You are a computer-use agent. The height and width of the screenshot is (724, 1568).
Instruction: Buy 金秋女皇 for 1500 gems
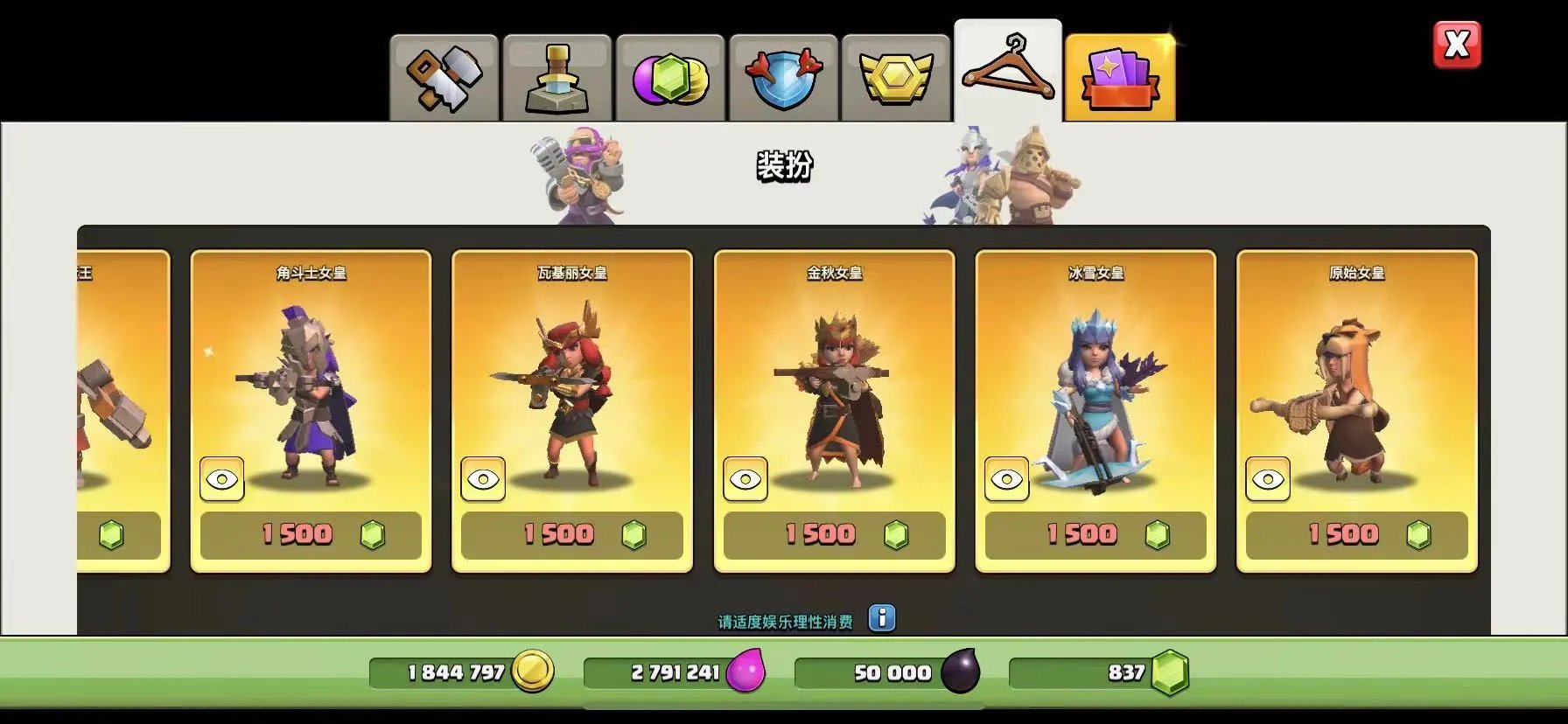[x=834, y=535]
